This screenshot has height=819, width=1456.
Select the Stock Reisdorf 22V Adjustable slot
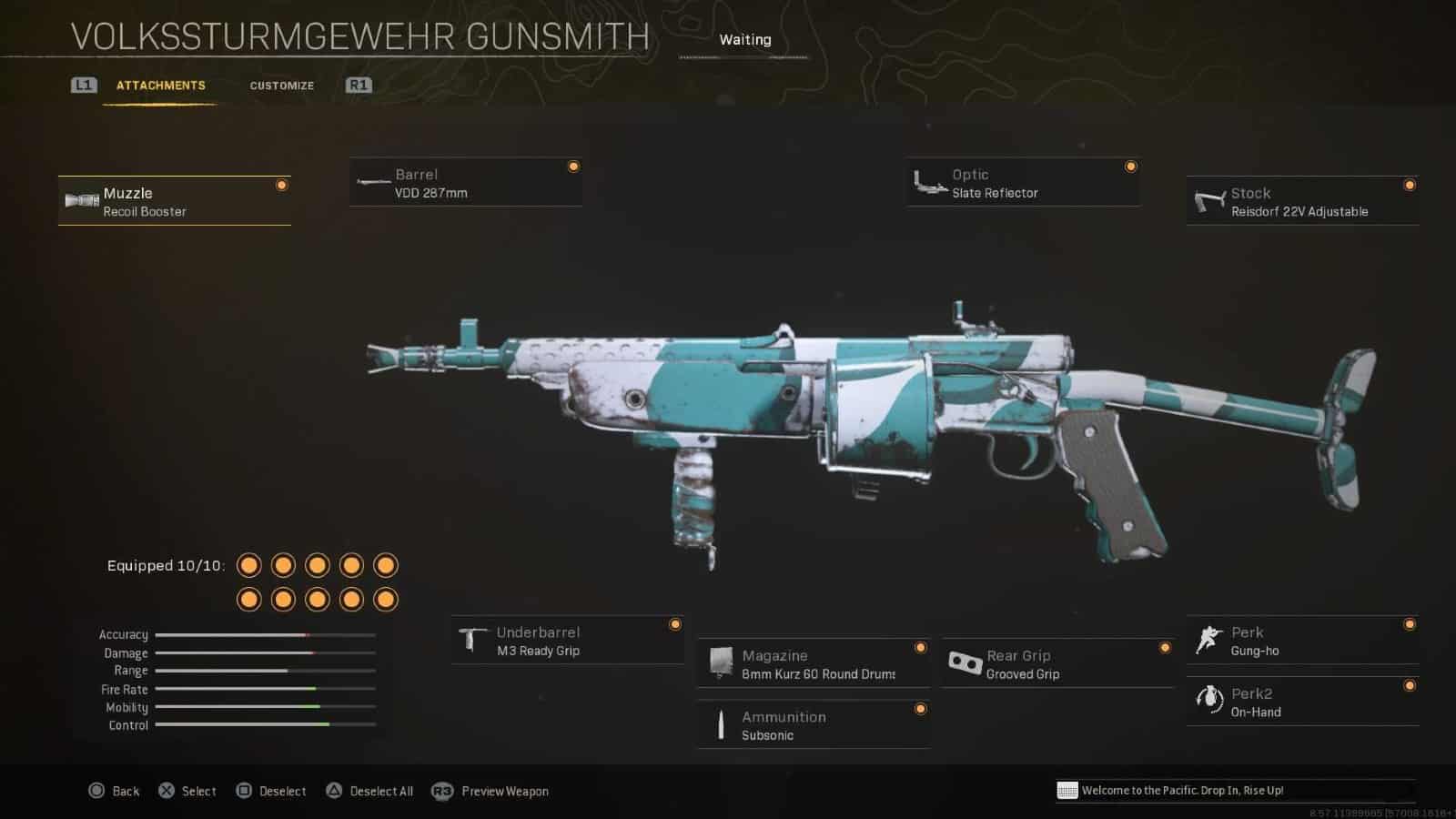1302,201
